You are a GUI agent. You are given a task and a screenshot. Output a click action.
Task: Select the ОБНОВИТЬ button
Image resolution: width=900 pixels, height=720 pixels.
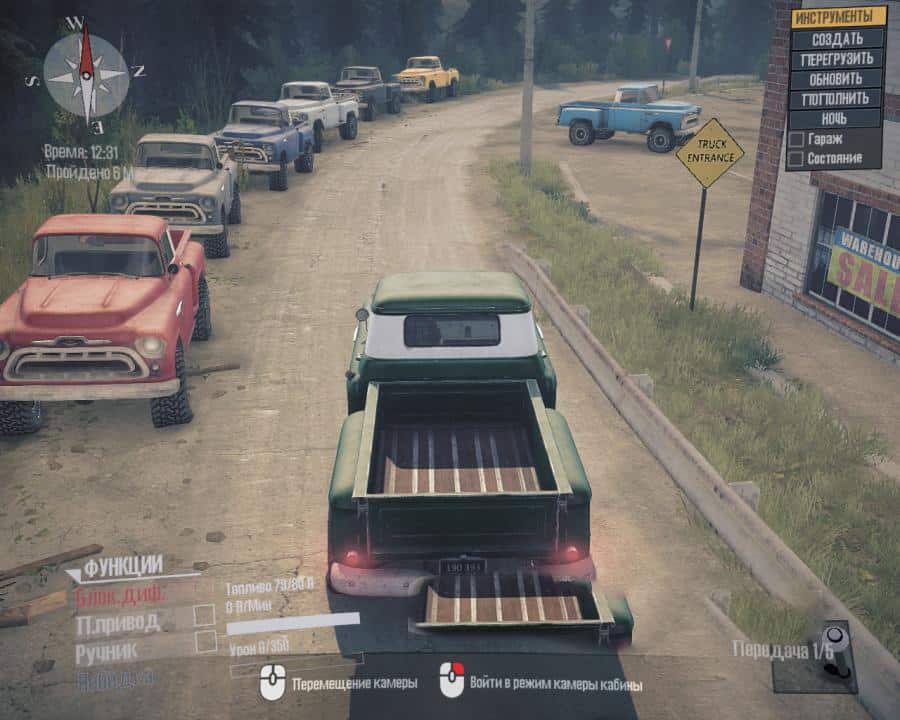[837, 79]
